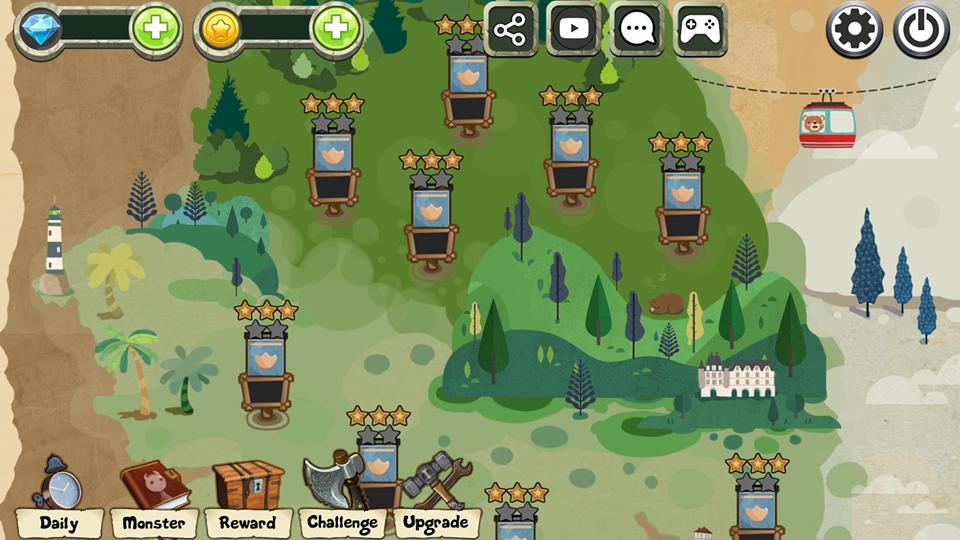Open the gamepad more-games button
The image size is (960, 540).
pyautogui.click(x=700, y=29)
